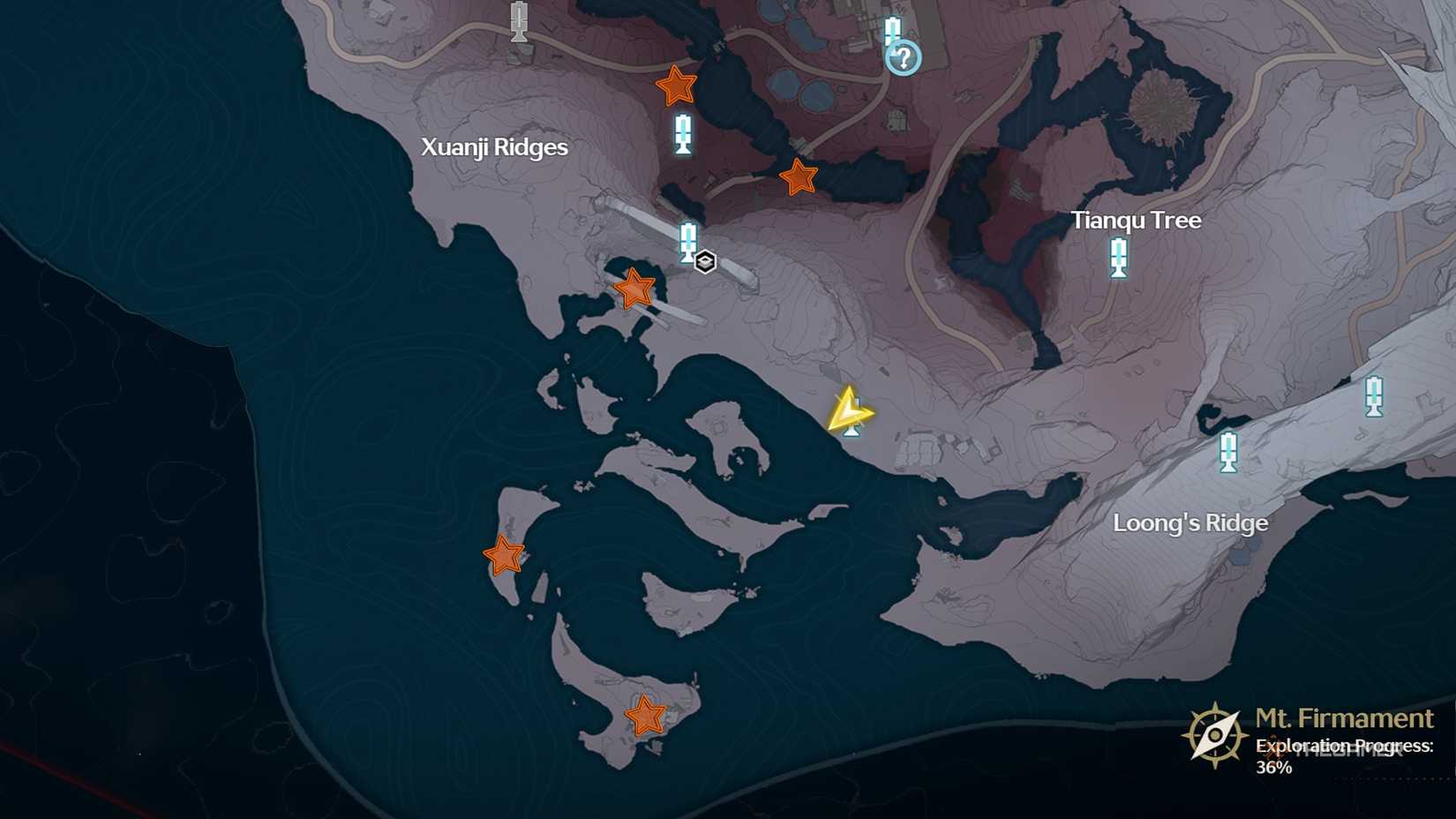1456x819 pixels.
Task: Open the teleport waypoint above Loong's Ridge
Action: pyautogui.click(x=1227, y=452)
